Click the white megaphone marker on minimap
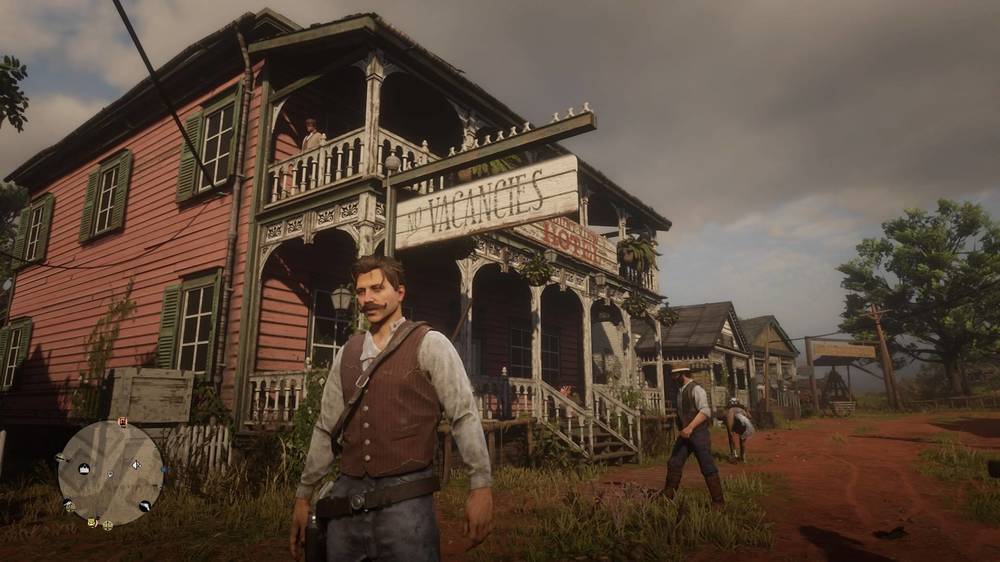This screenshot has height=562, width=1000. pos(136,464)
